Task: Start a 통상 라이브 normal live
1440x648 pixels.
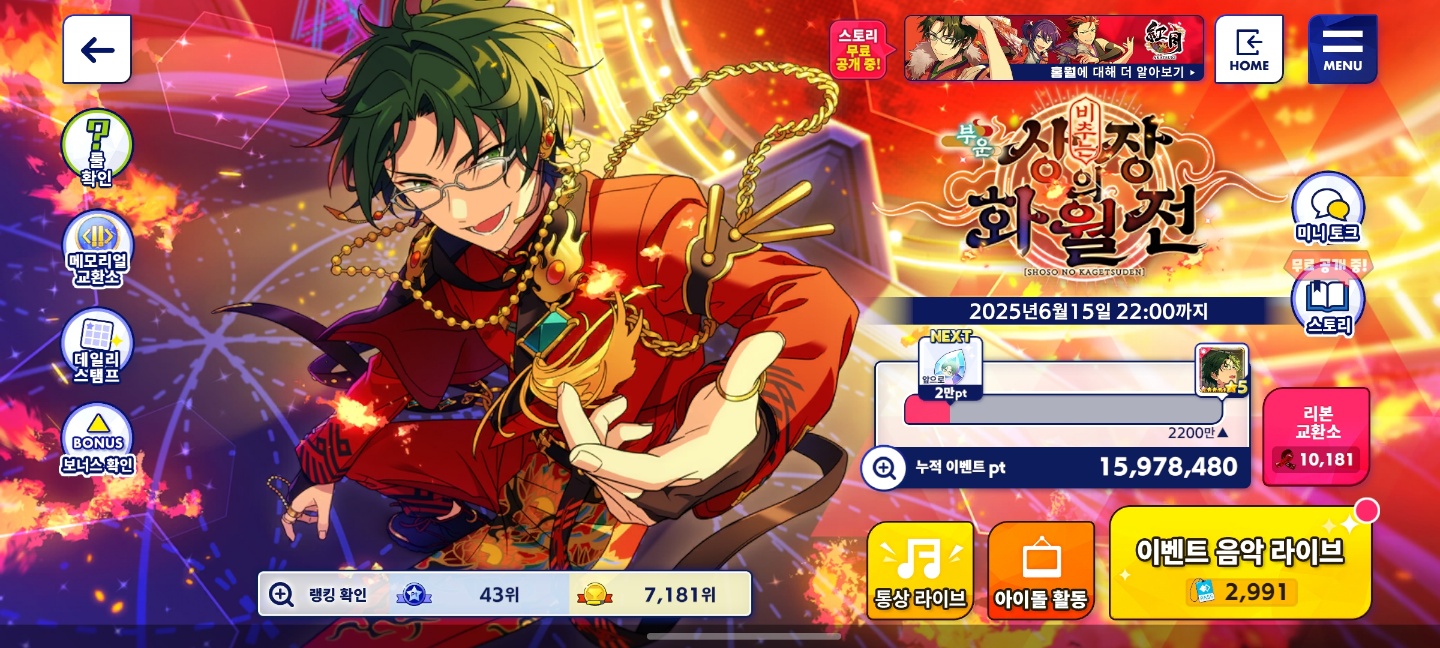Action: [920, 570]
